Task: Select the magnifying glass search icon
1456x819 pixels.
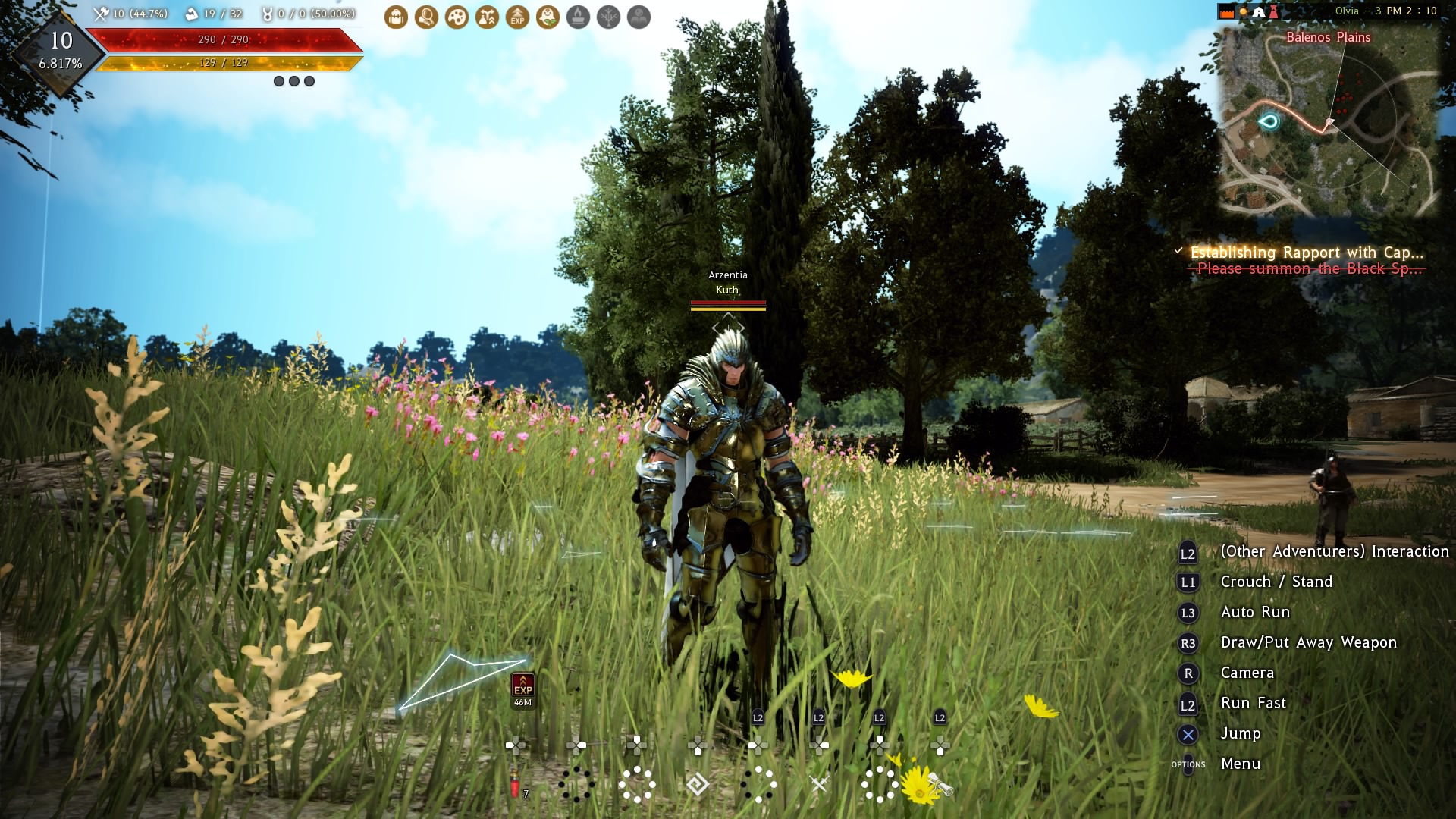Action: click(x=426, y=17)
